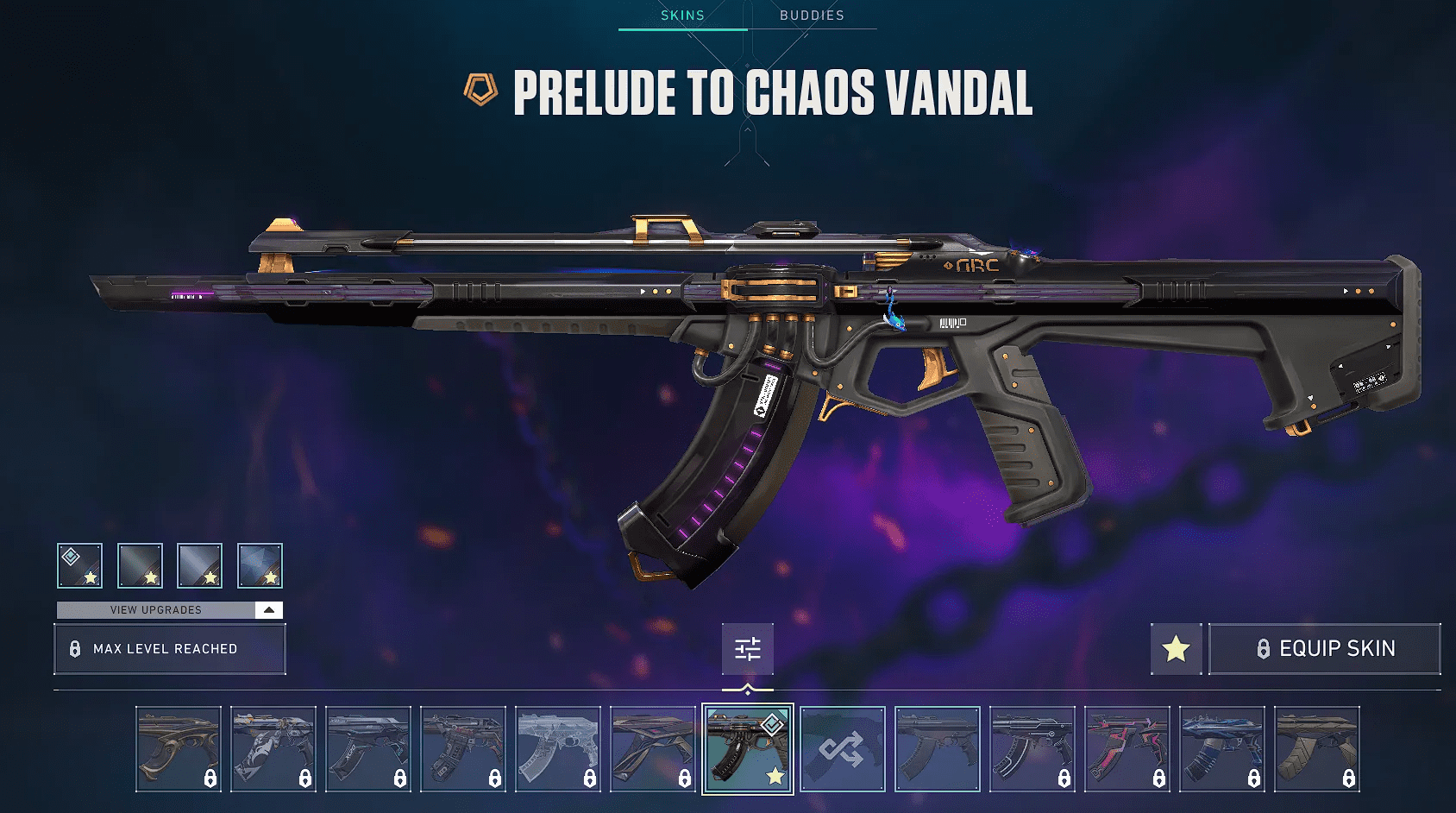
Task: Open the skin customization sliders icon below the weapon
Action: point(747,649)
